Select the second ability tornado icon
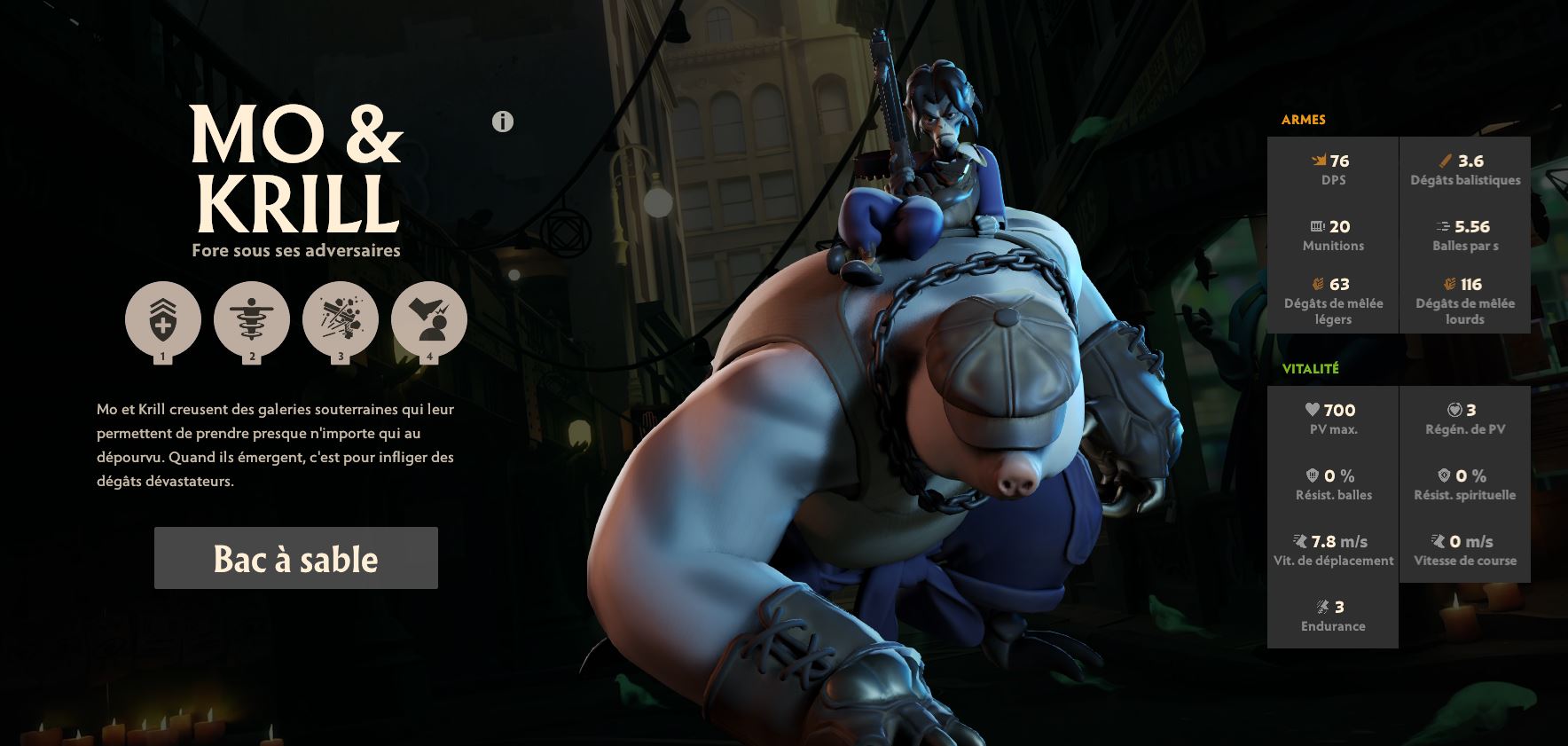Viewport: 1568px width, 746px height. (252, 319)
